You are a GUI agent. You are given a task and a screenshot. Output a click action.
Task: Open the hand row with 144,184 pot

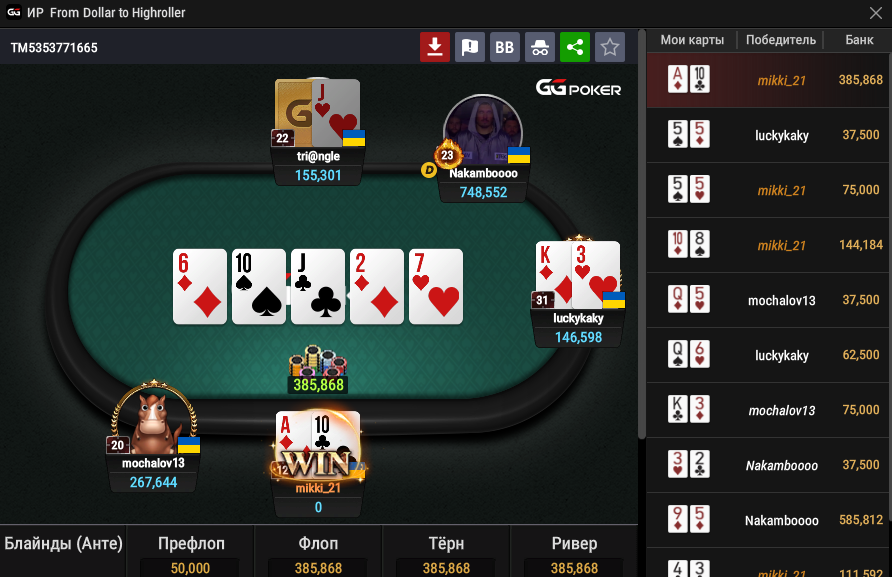(768, 245)
